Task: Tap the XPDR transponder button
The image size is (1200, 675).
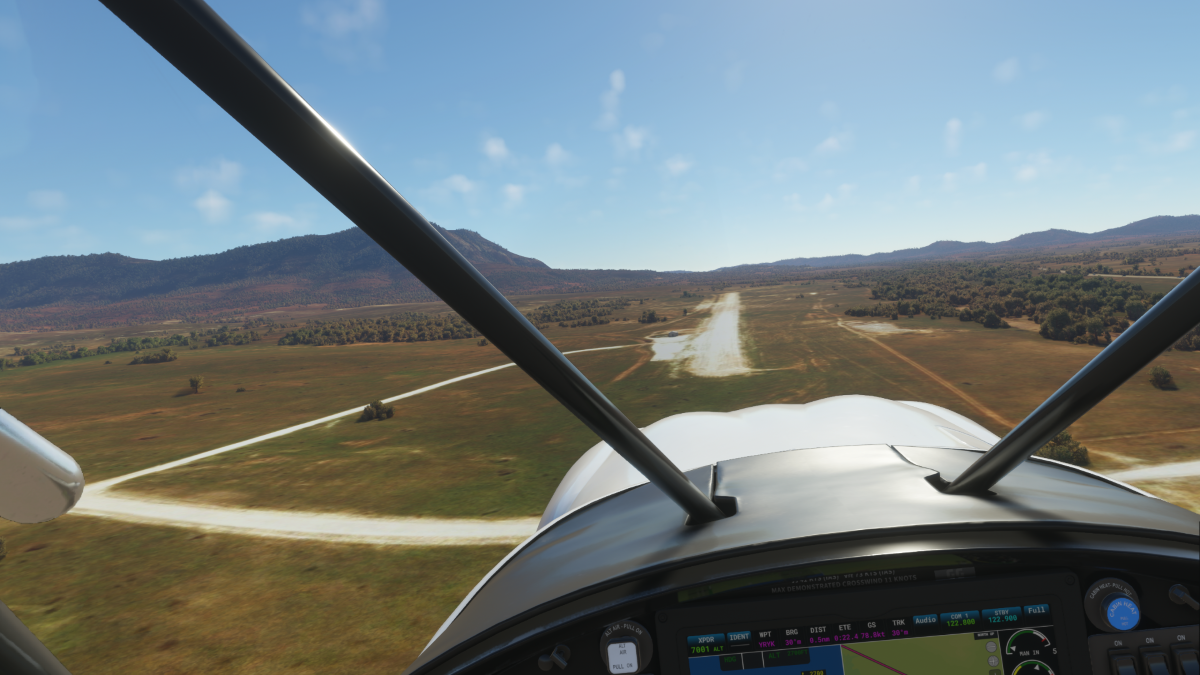Action: (707, 641)
